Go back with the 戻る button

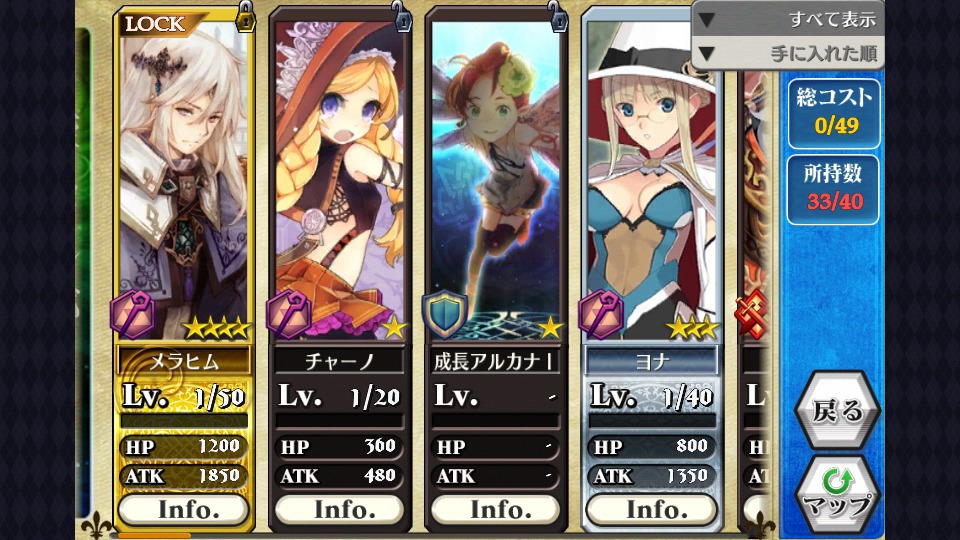tap(837, 410)
